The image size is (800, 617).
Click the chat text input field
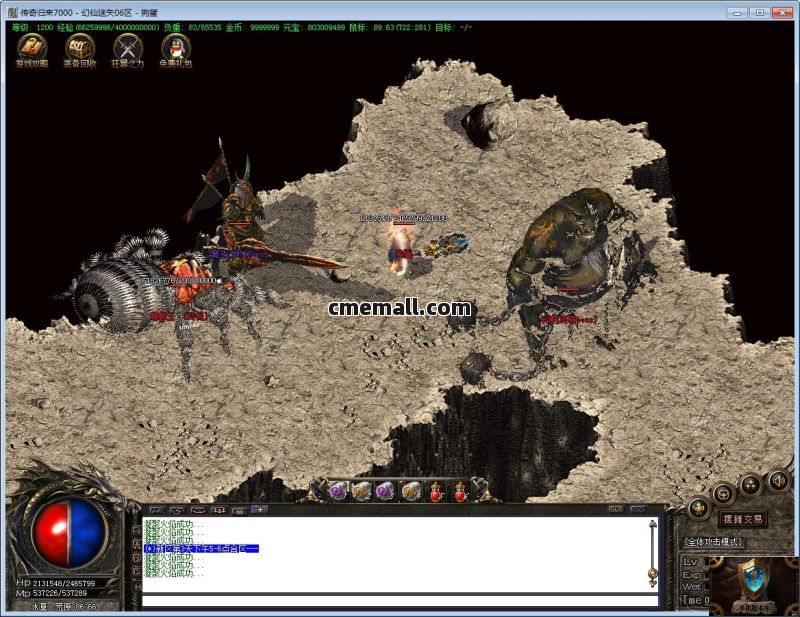coord(400,600)
